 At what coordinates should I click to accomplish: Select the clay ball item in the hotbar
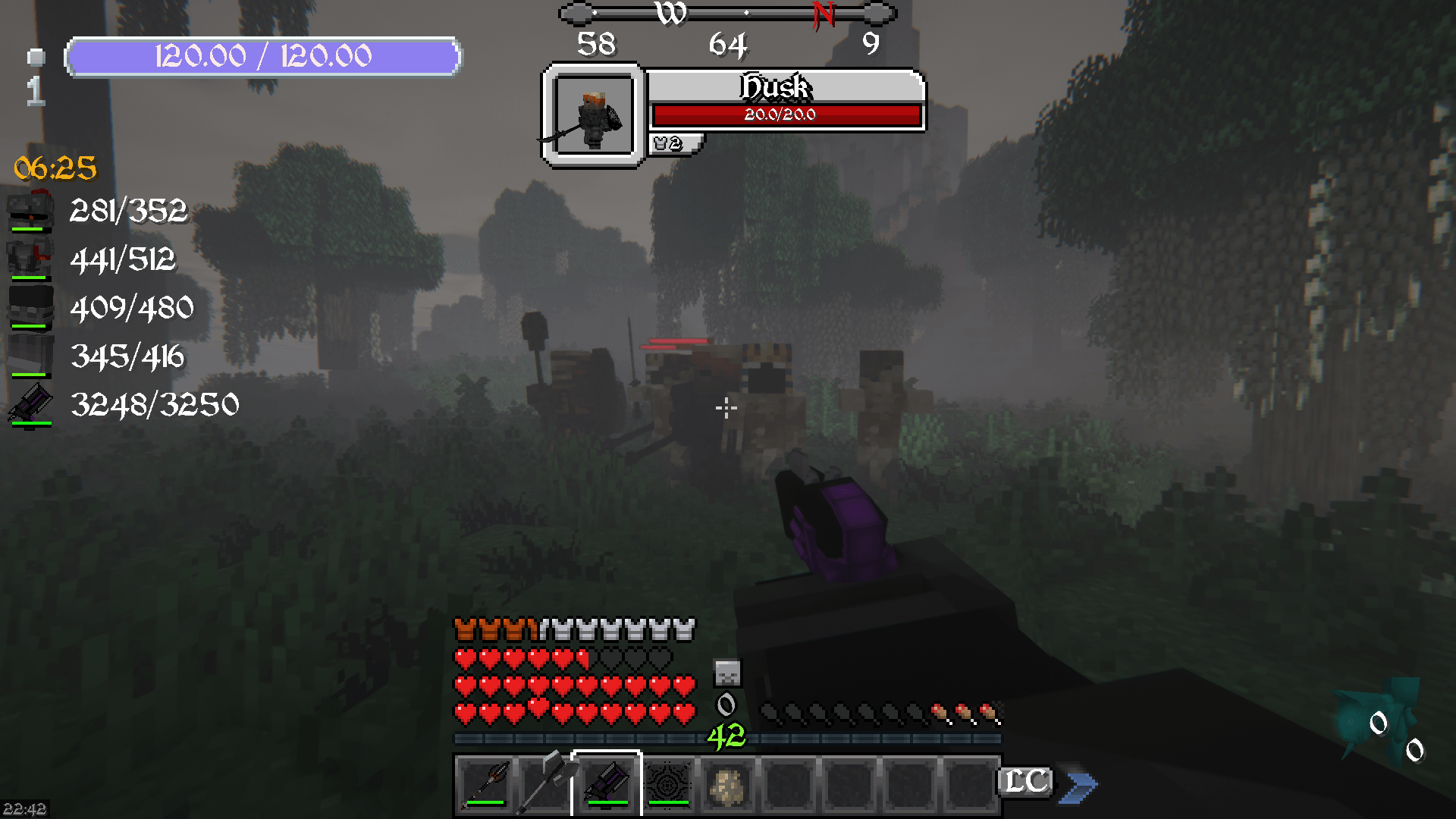pyautogui.click(x=726, y=784)
